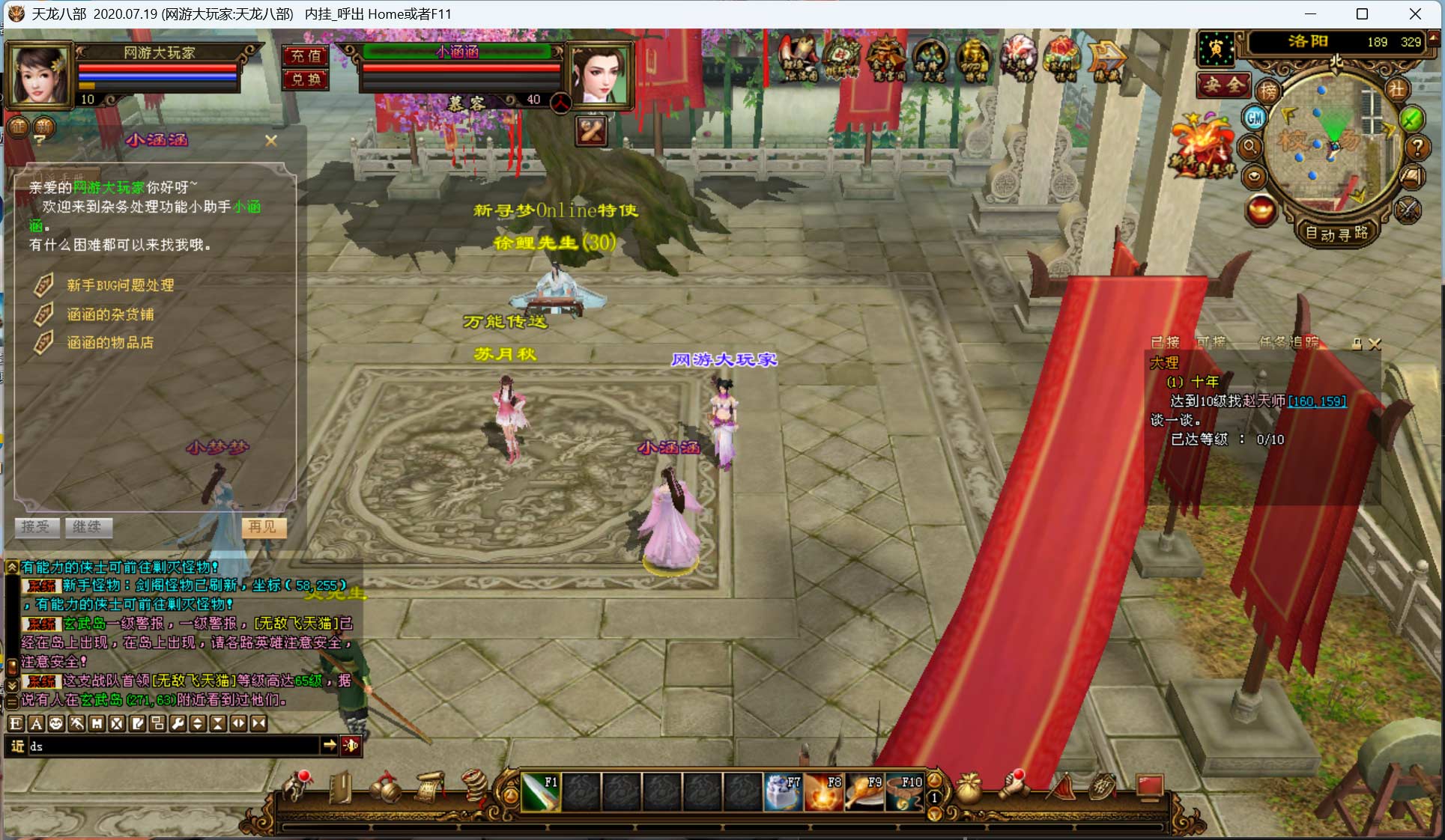1445x840 pixels.
Task: Use the F10 belt item slot
Action: pyautogui.click(x=904, y=793)
